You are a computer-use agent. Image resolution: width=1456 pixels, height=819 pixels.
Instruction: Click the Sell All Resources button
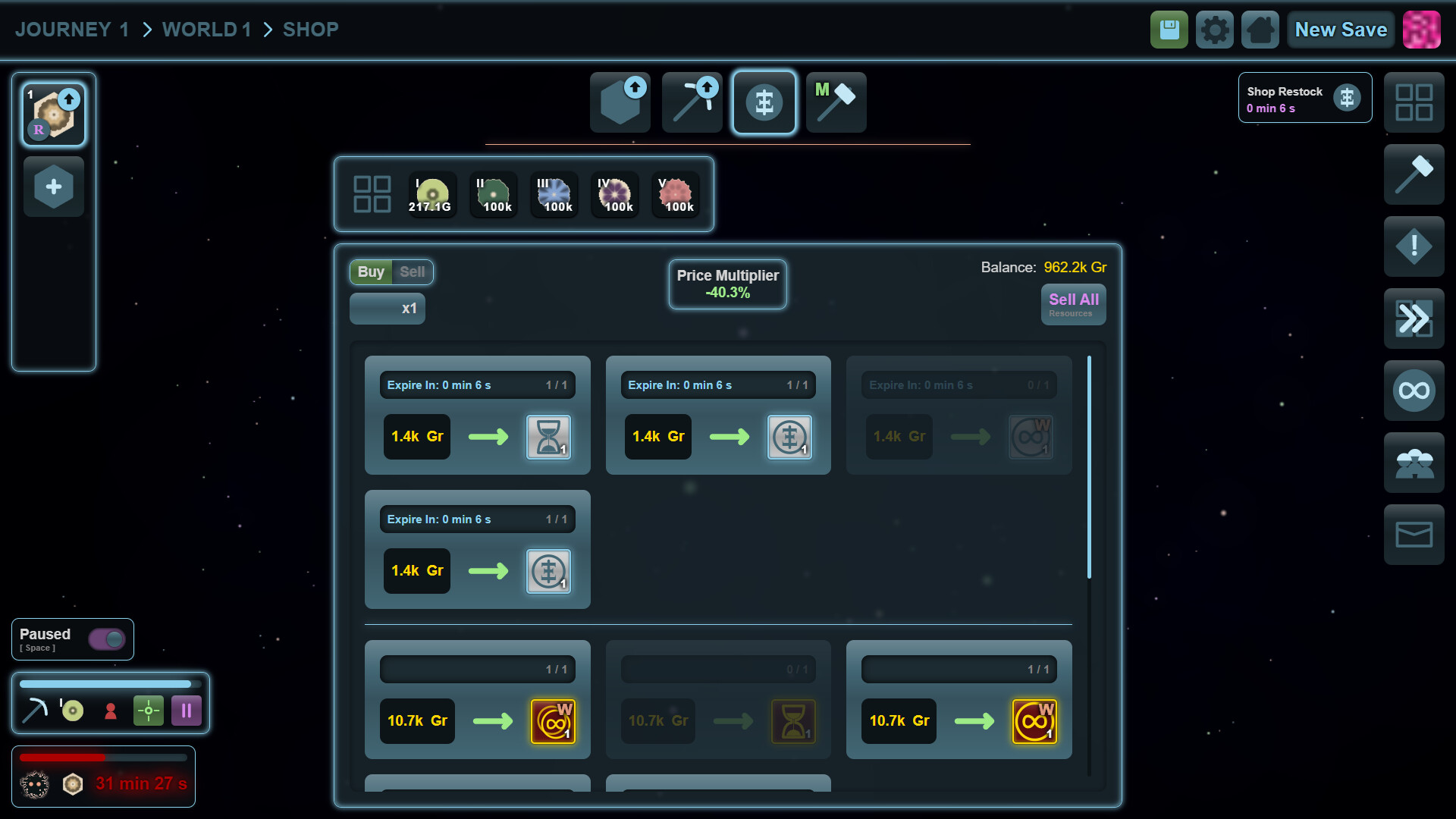point(1073,304)
